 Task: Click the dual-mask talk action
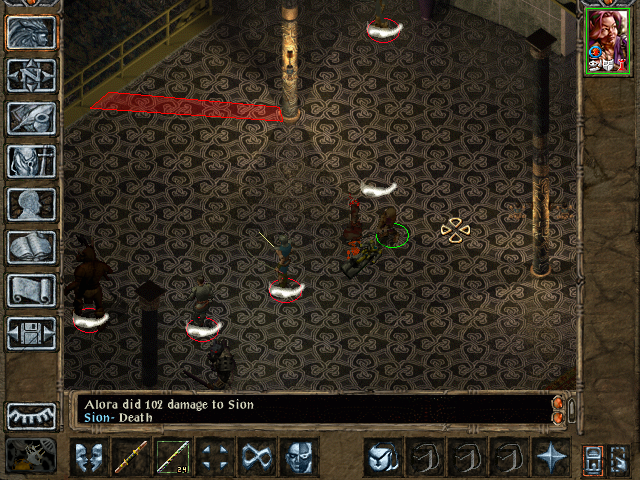(88, 458)
